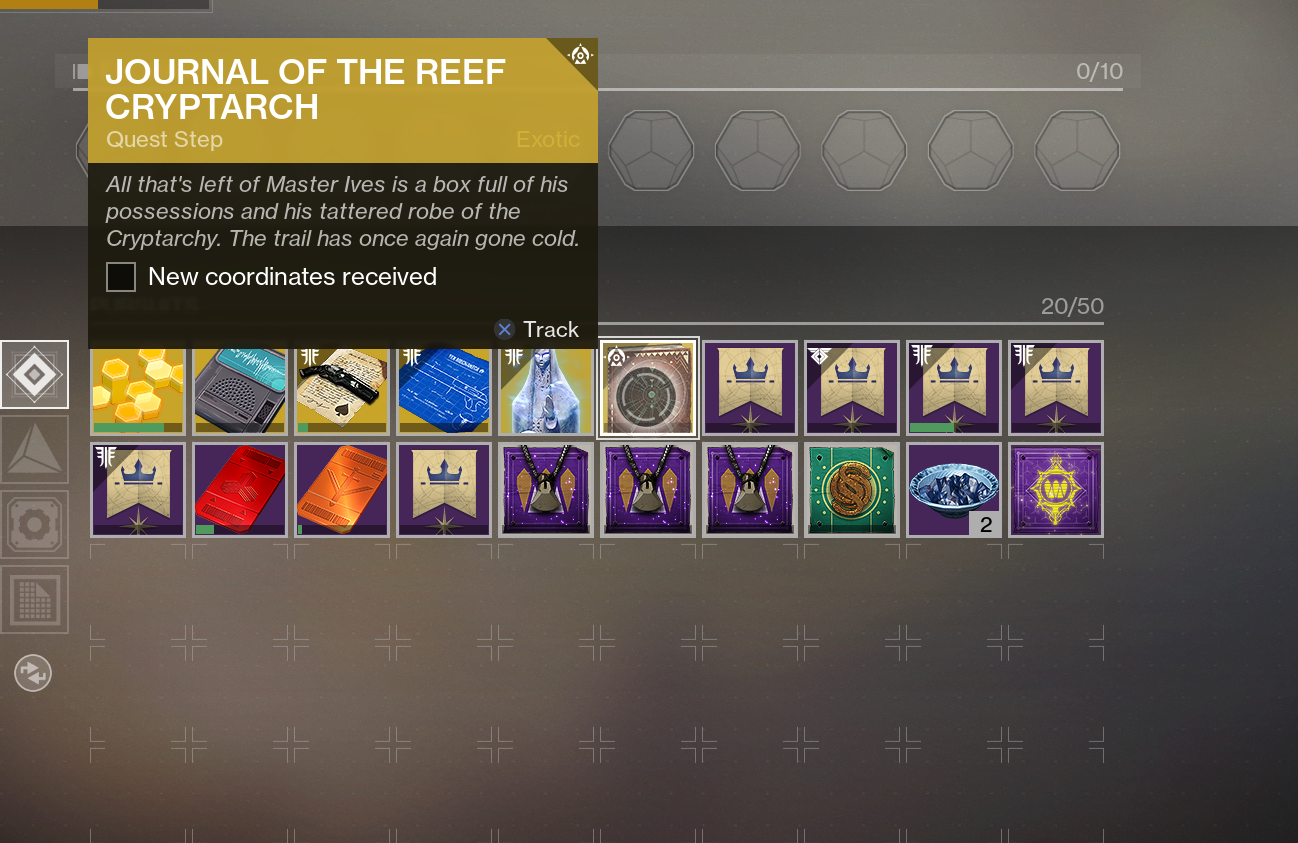Click the Journal of the Reef Cryptarch item
This screenshot has height=843, width=1298.
[647, 388]
